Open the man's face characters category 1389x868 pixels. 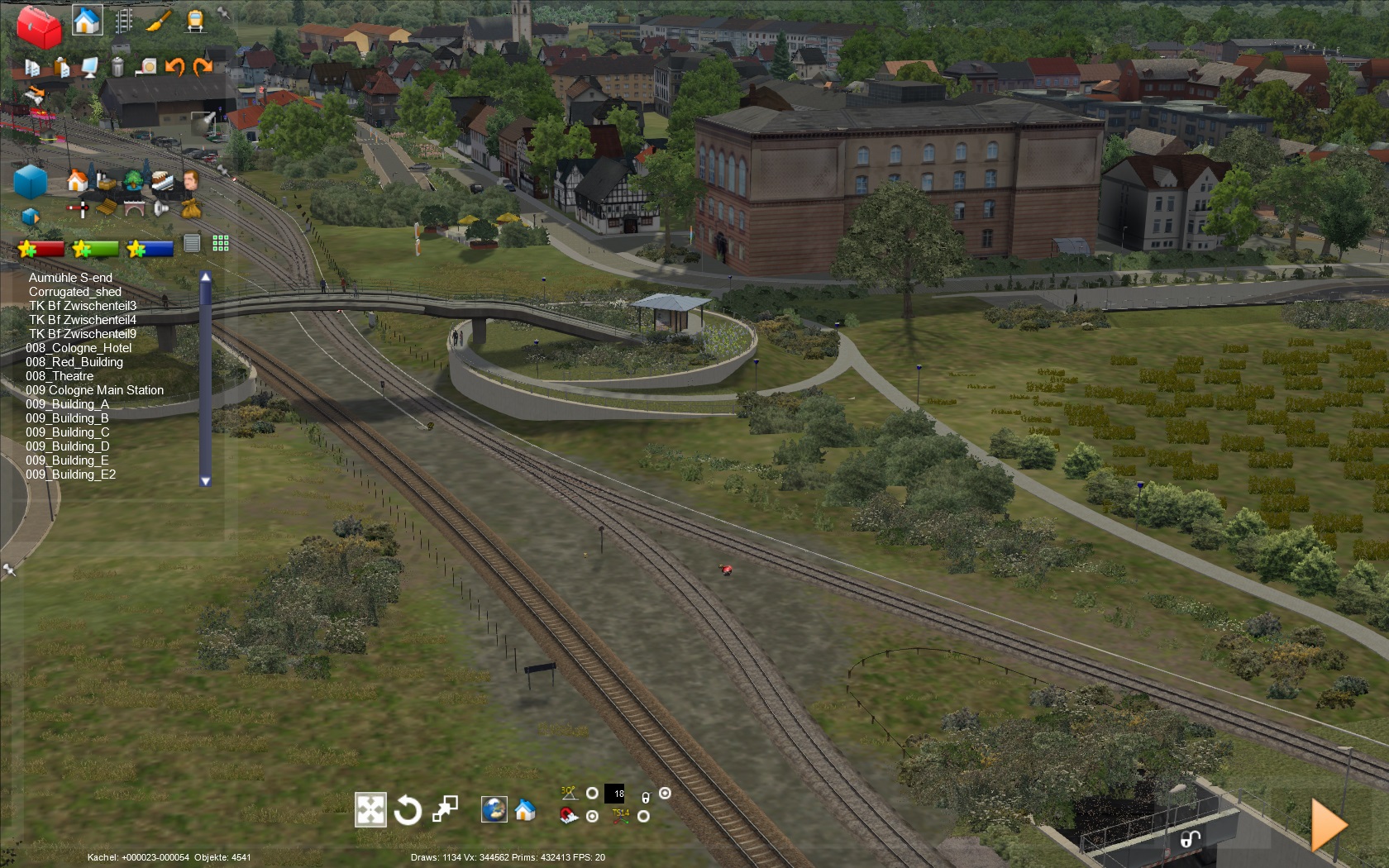click(x=190, y=179)
